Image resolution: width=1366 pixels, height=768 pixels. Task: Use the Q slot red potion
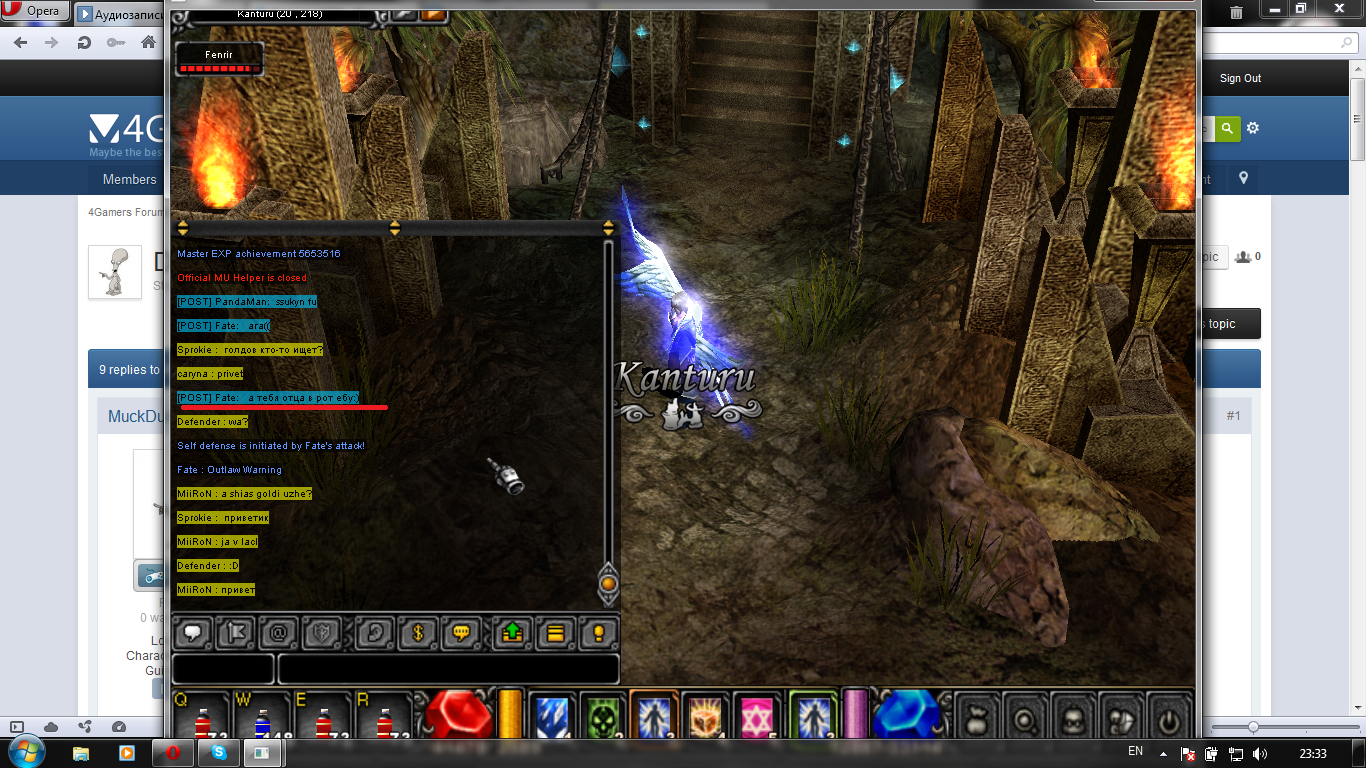tap(201, 718)
